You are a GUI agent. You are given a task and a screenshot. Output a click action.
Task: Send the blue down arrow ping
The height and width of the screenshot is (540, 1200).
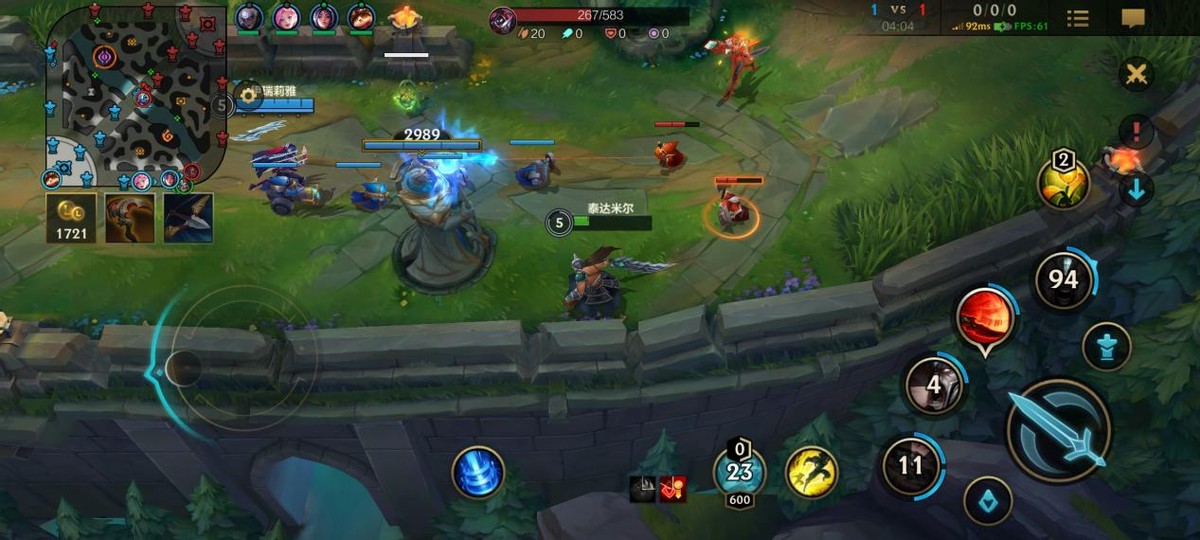click(1136, 188)
